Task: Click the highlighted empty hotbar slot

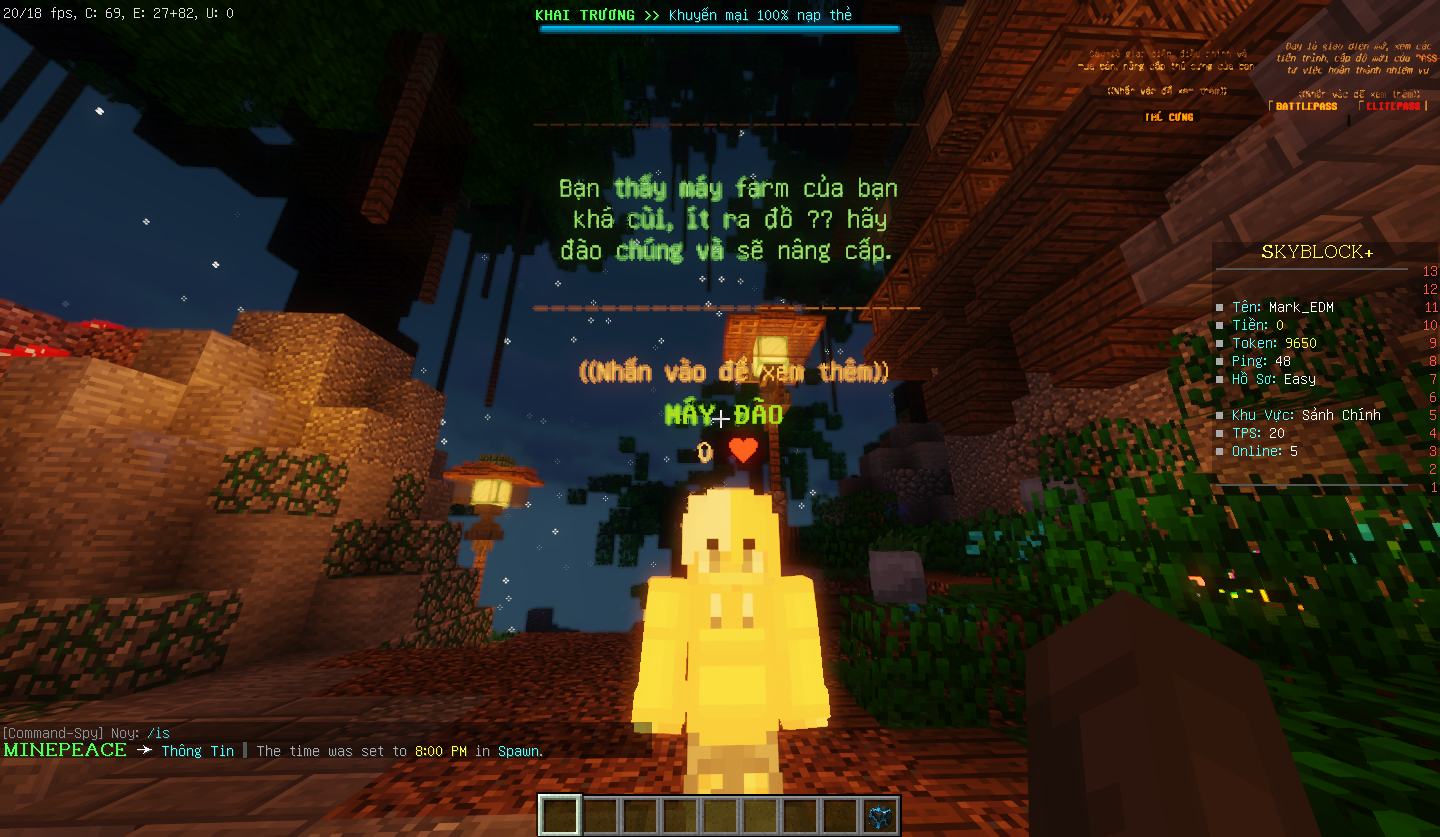Action: pos(560,815)
